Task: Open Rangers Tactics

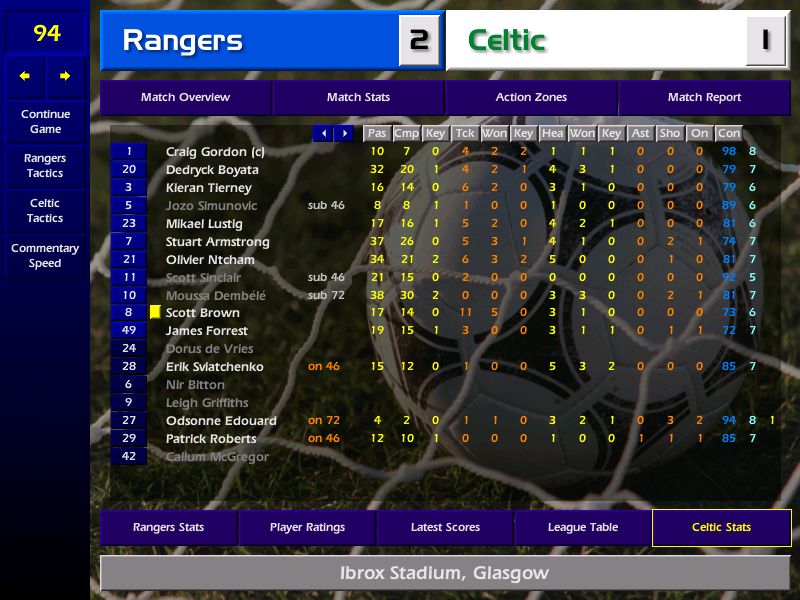Action: point(45,166)
